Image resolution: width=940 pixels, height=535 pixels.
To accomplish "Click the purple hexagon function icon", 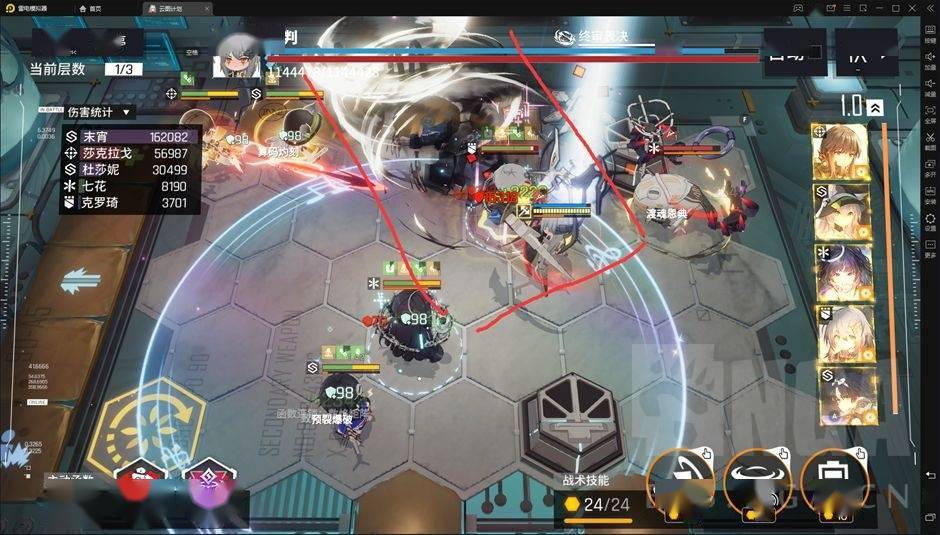I will tap(209, 483).
